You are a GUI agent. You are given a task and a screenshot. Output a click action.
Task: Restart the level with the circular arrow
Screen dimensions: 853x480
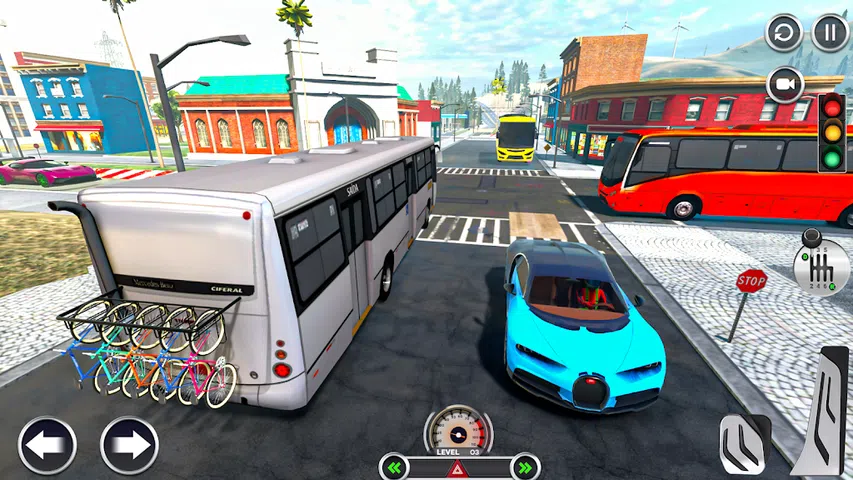tap(784, 33)
